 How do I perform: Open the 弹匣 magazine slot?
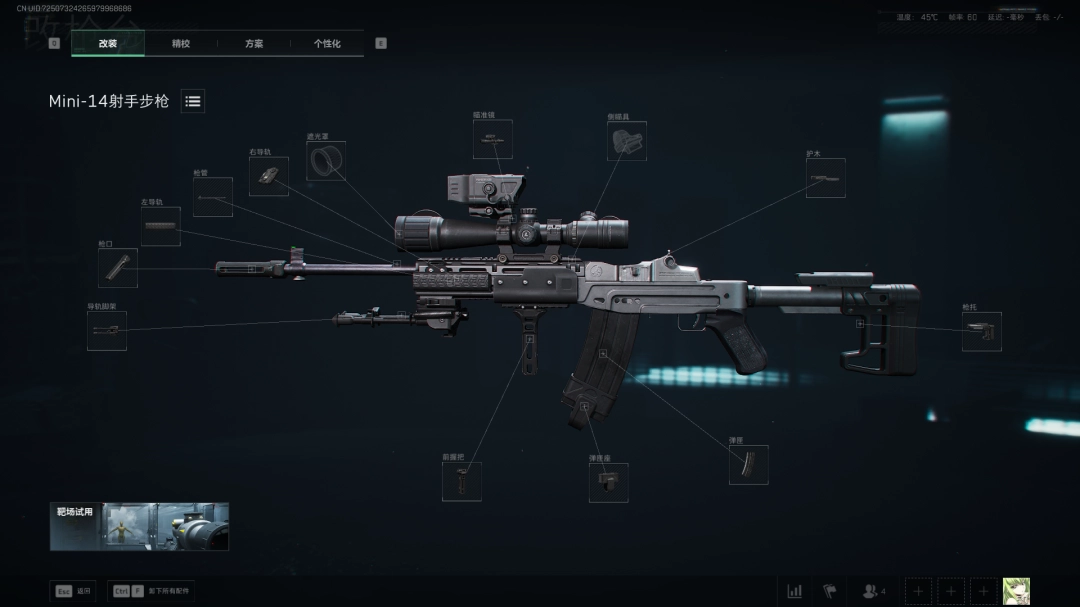pos(748,465)
